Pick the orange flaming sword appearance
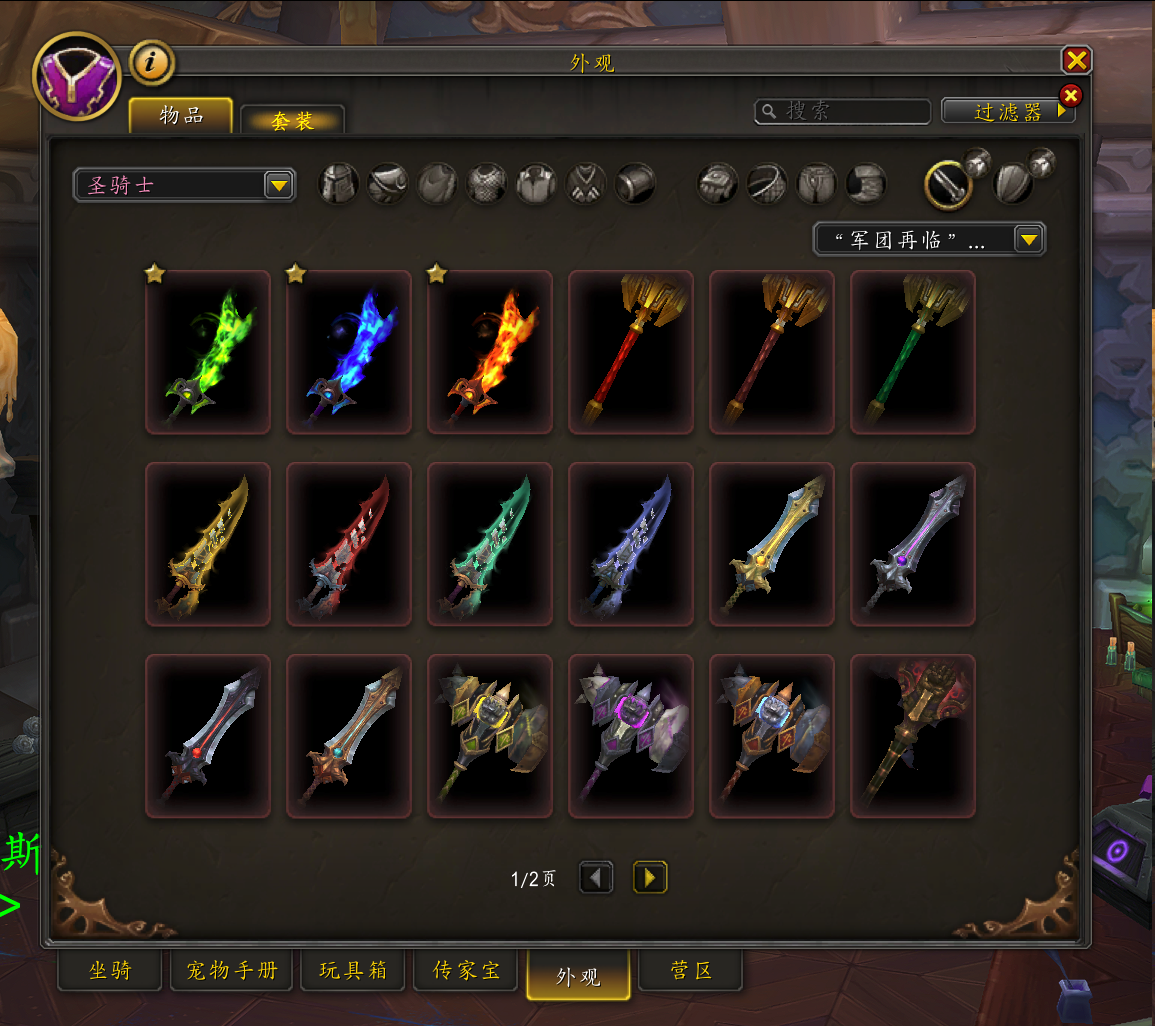The image size is (1155, 1026). 490,352
